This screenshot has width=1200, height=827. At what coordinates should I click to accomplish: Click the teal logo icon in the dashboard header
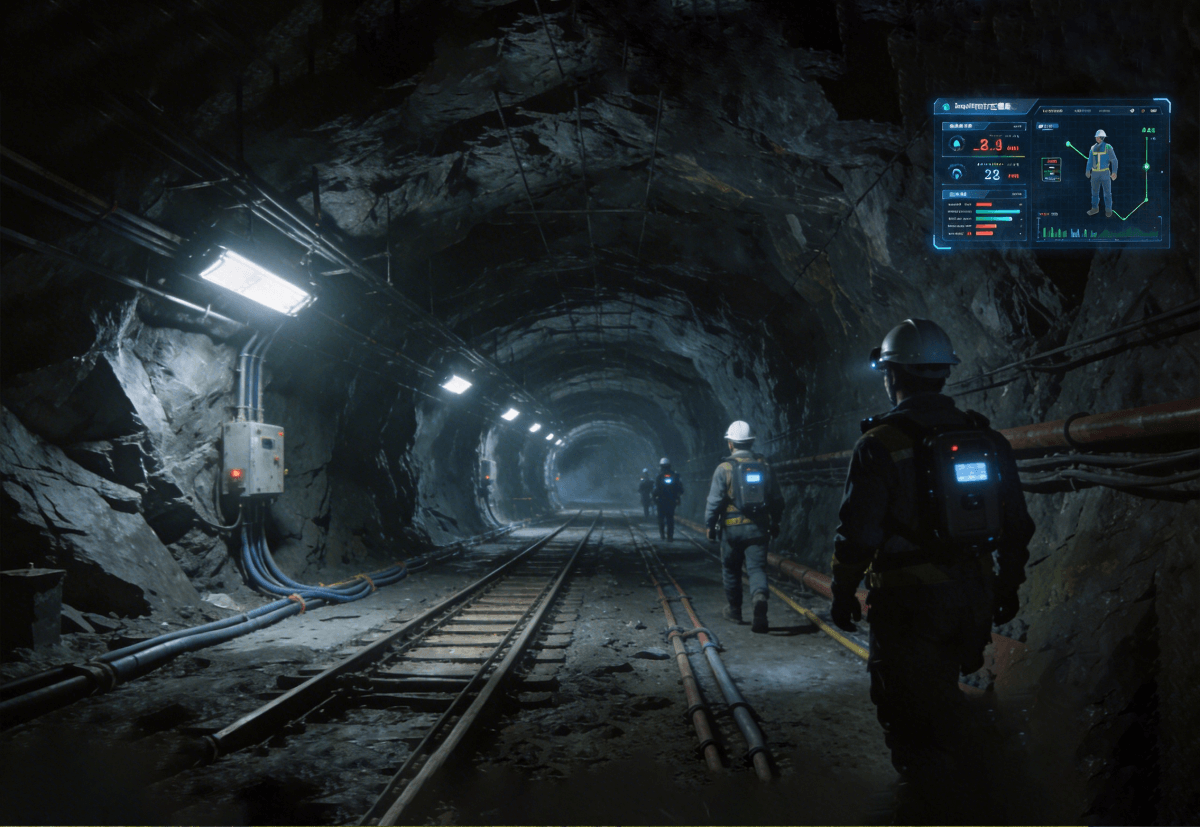click(x=946, y=107)
